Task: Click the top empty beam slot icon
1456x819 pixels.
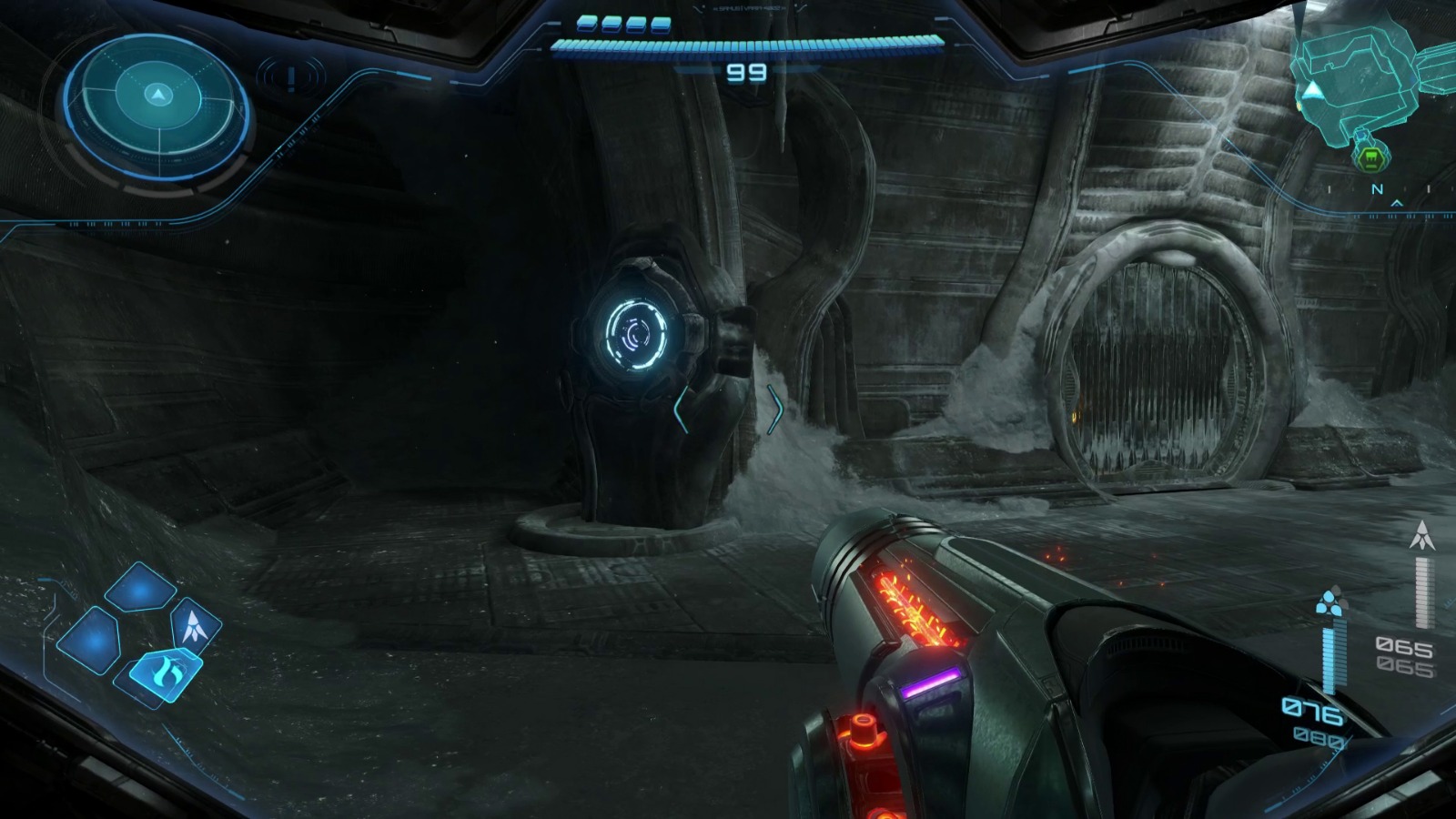Action: [139, 587]
